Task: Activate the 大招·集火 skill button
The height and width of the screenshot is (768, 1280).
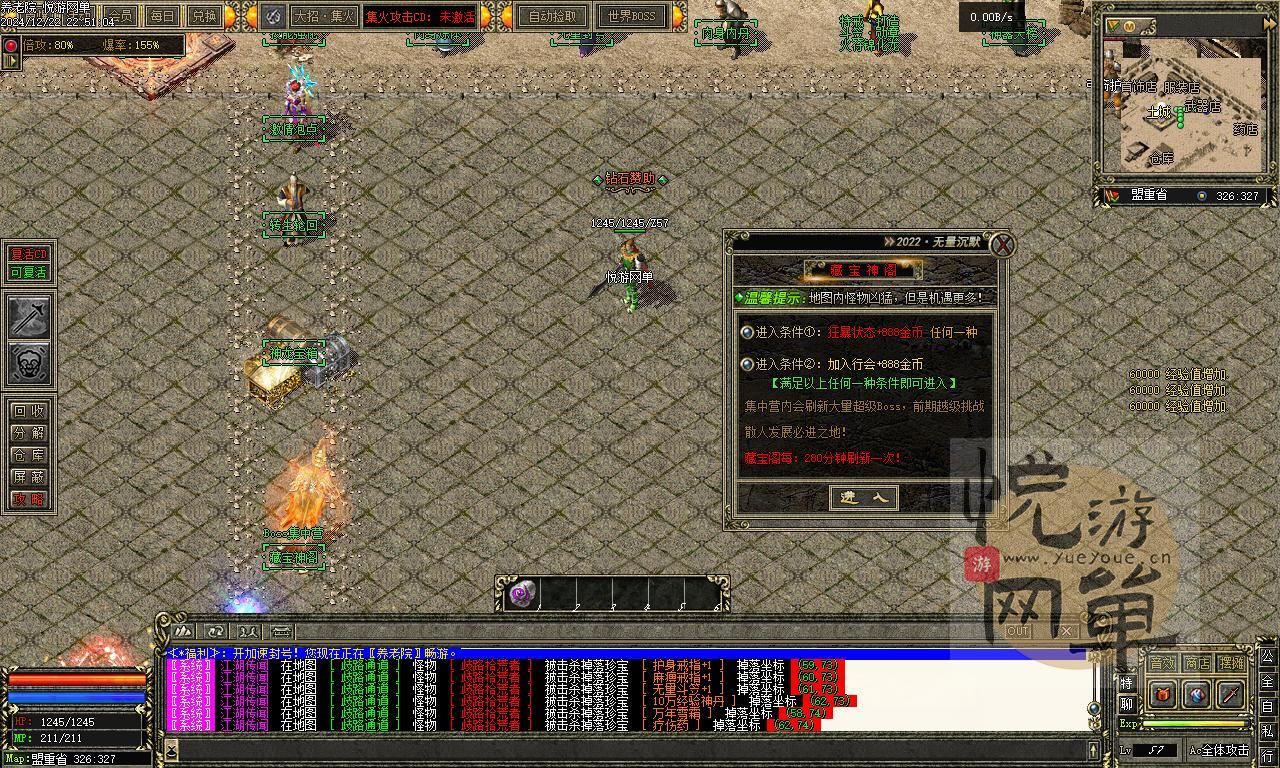Action: [322, 16]
